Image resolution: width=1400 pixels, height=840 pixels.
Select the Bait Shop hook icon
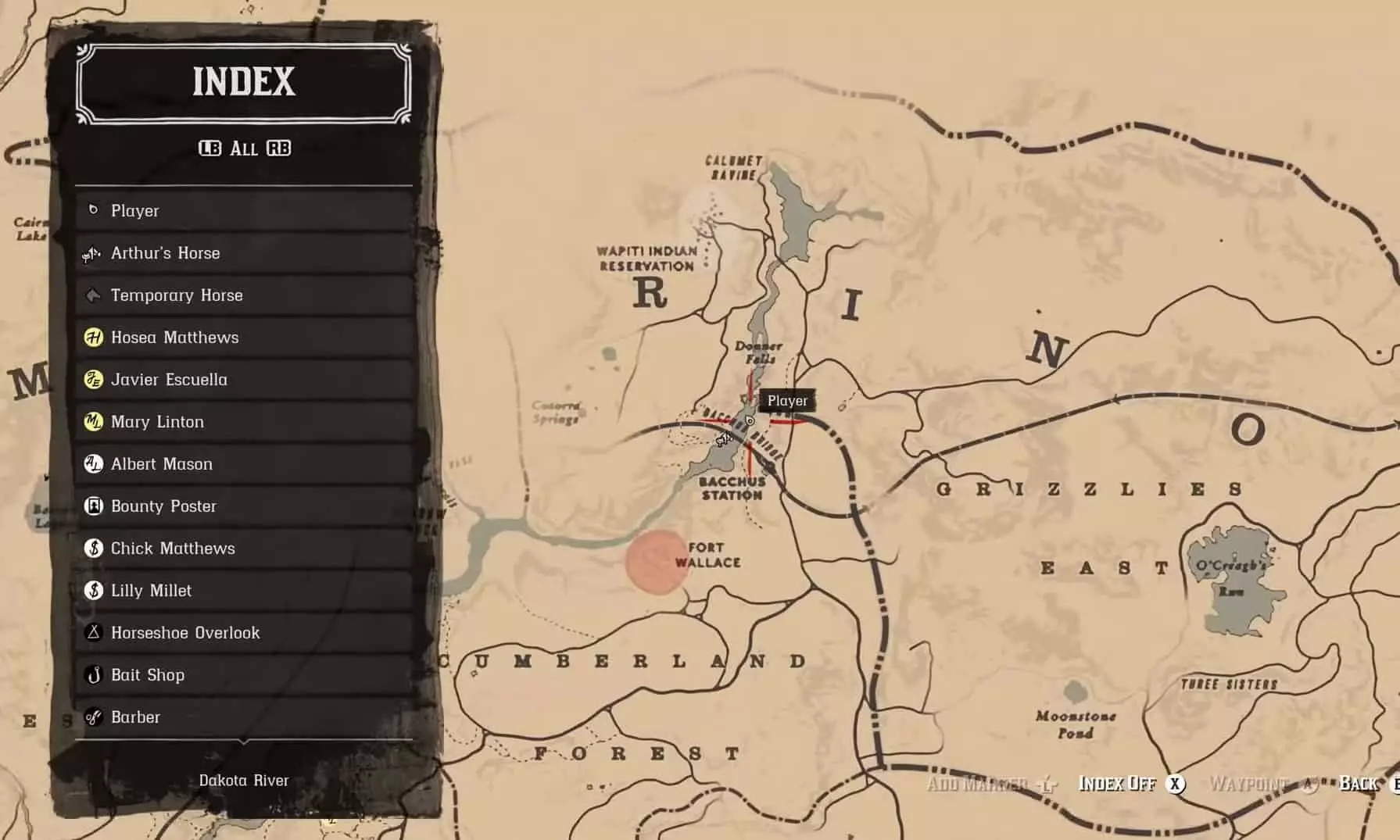tap(93, 675)
